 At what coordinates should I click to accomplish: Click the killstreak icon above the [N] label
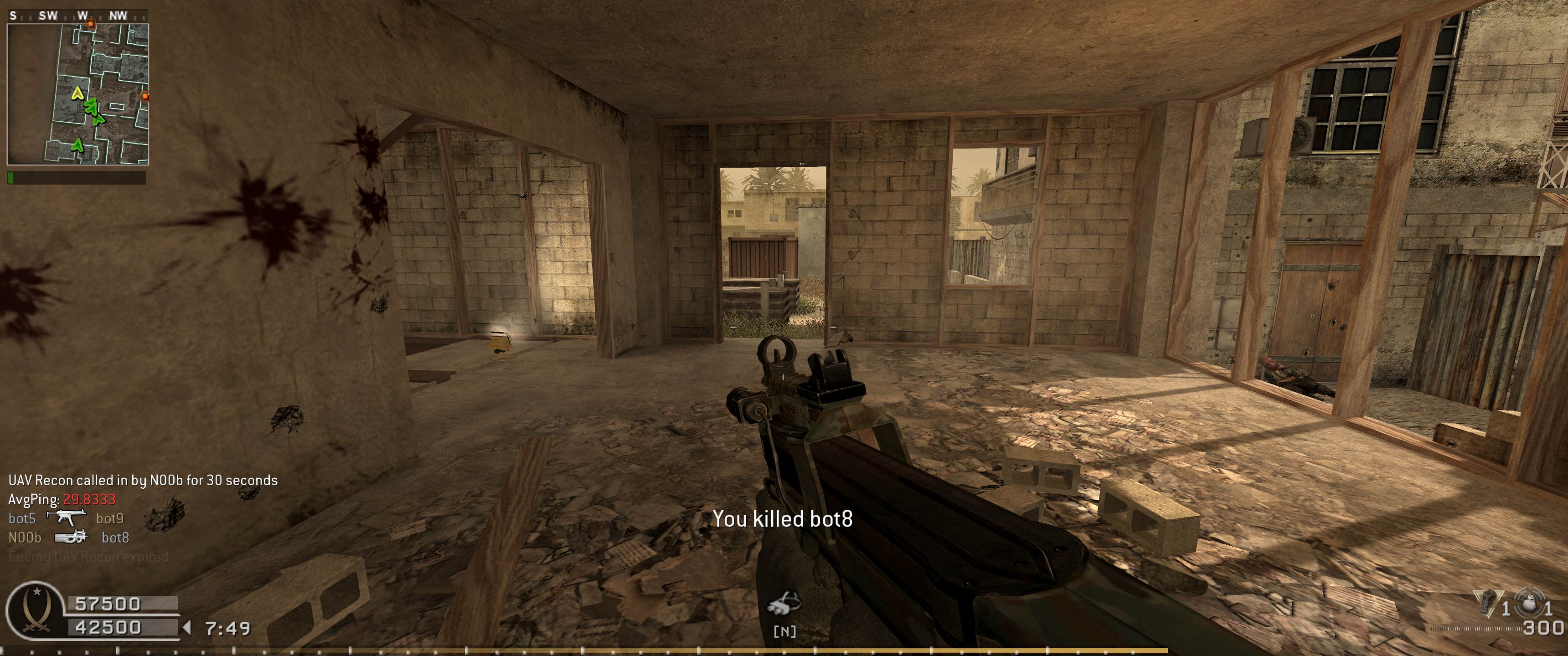click(x=784, y=604)
